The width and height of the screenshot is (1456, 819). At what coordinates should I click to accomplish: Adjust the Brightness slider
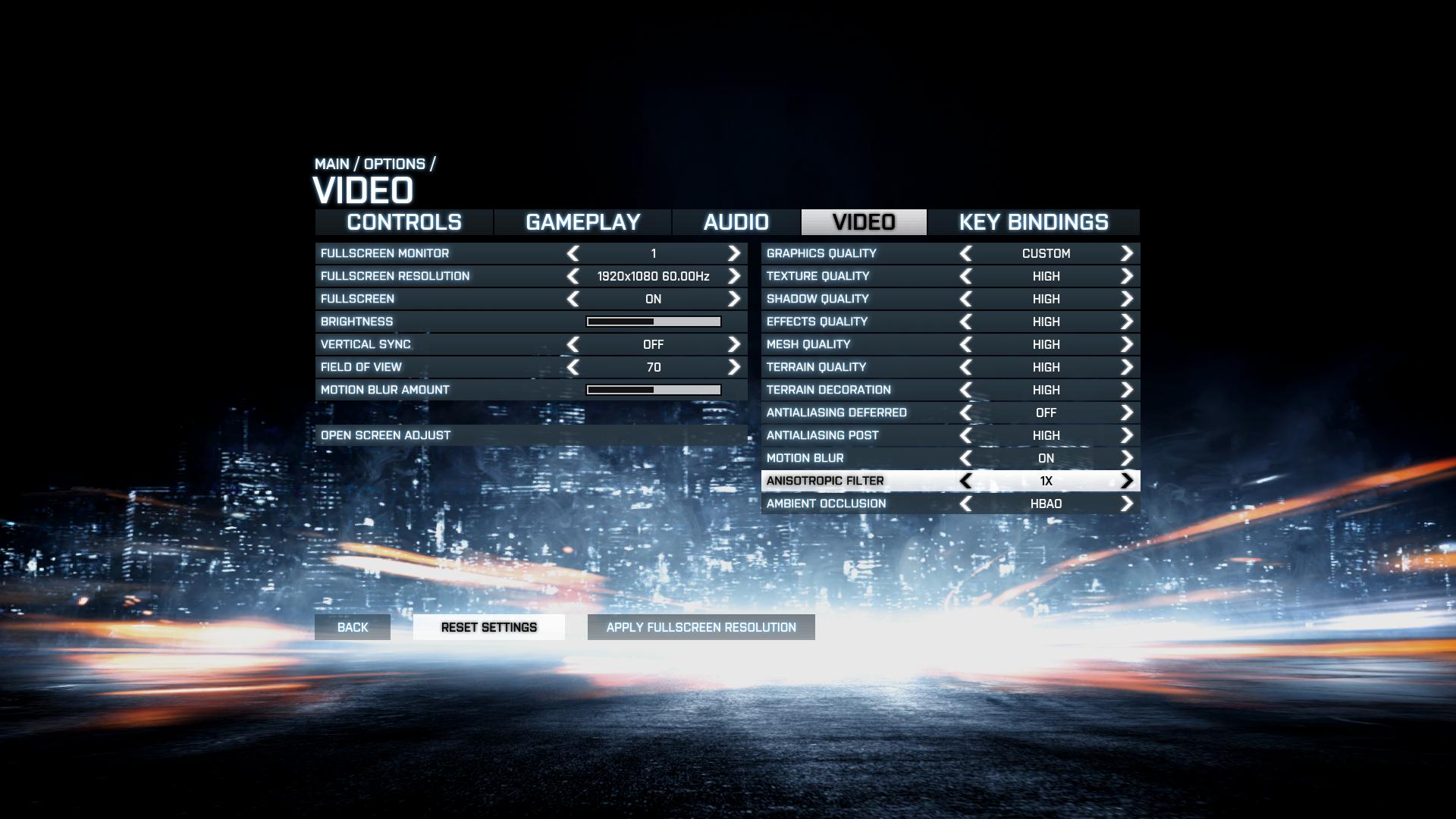click(653, 322)
